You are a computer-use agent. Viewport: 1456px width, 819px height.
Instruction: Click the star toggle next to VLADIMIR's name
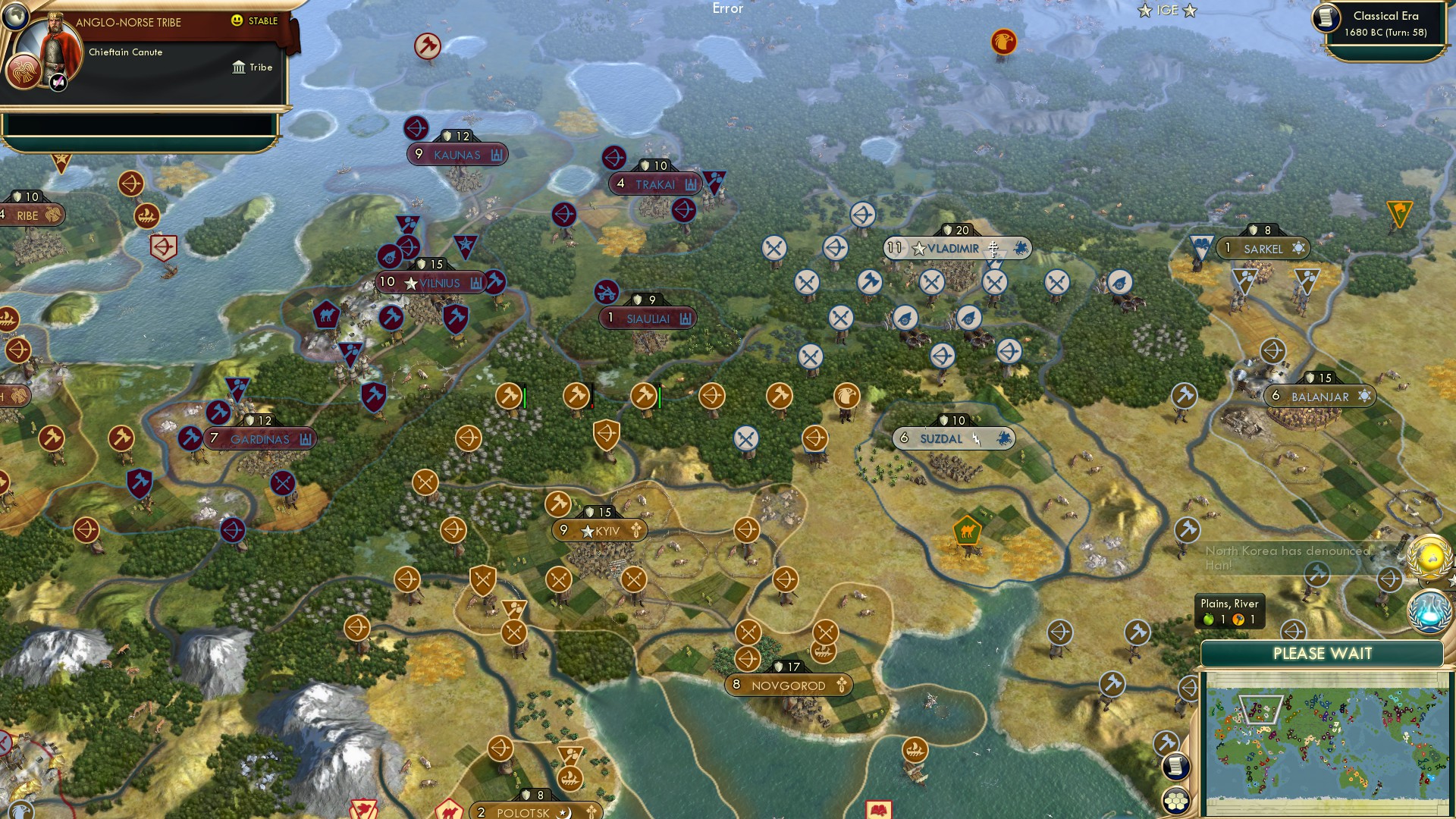[x=920, y=248]
